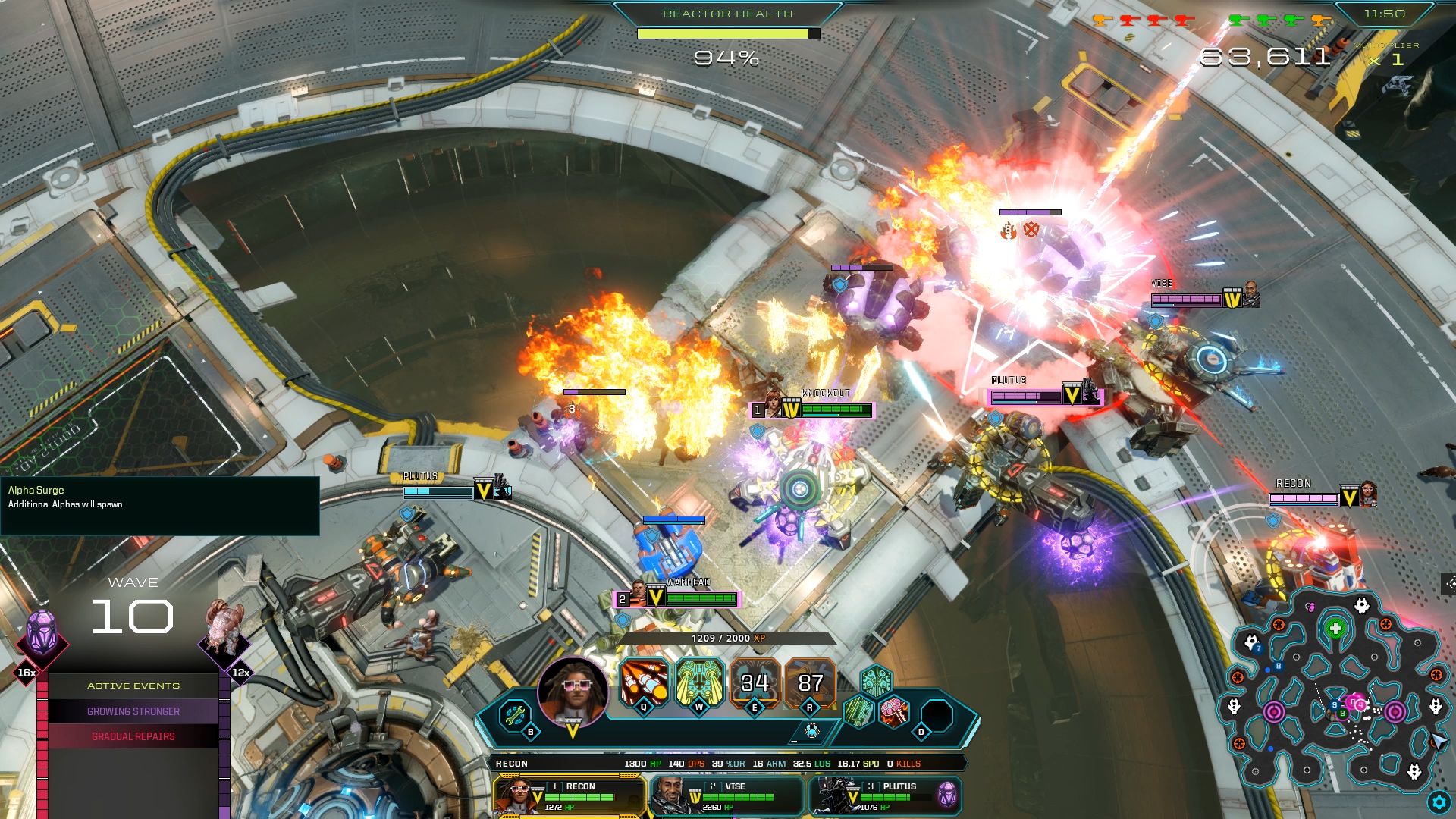Open the wrench build menu button

[x=516, y=714]
